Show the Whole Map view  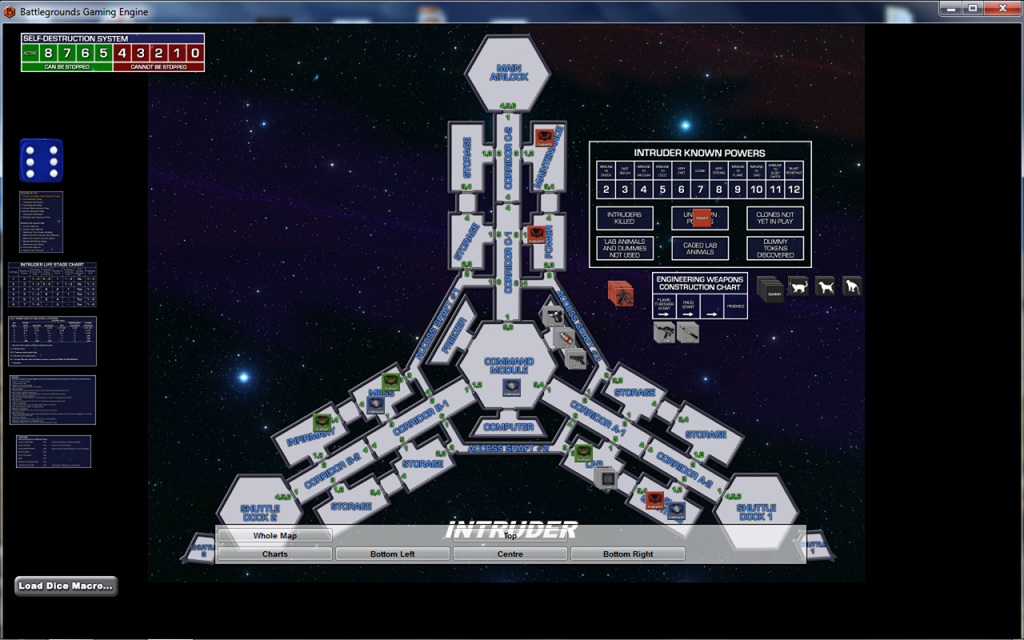click(274, 536)
